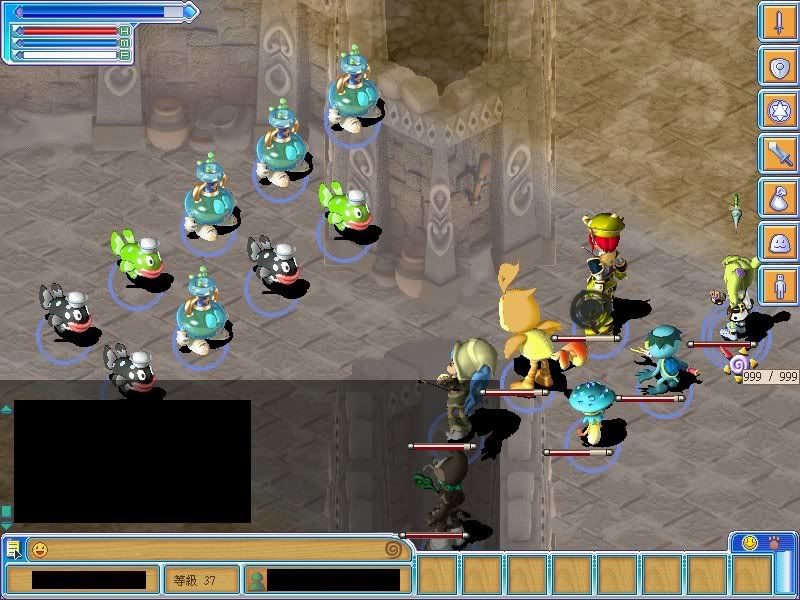Open the hexagram magic skill command
The image size is (800, 600).
coord(777,111)
